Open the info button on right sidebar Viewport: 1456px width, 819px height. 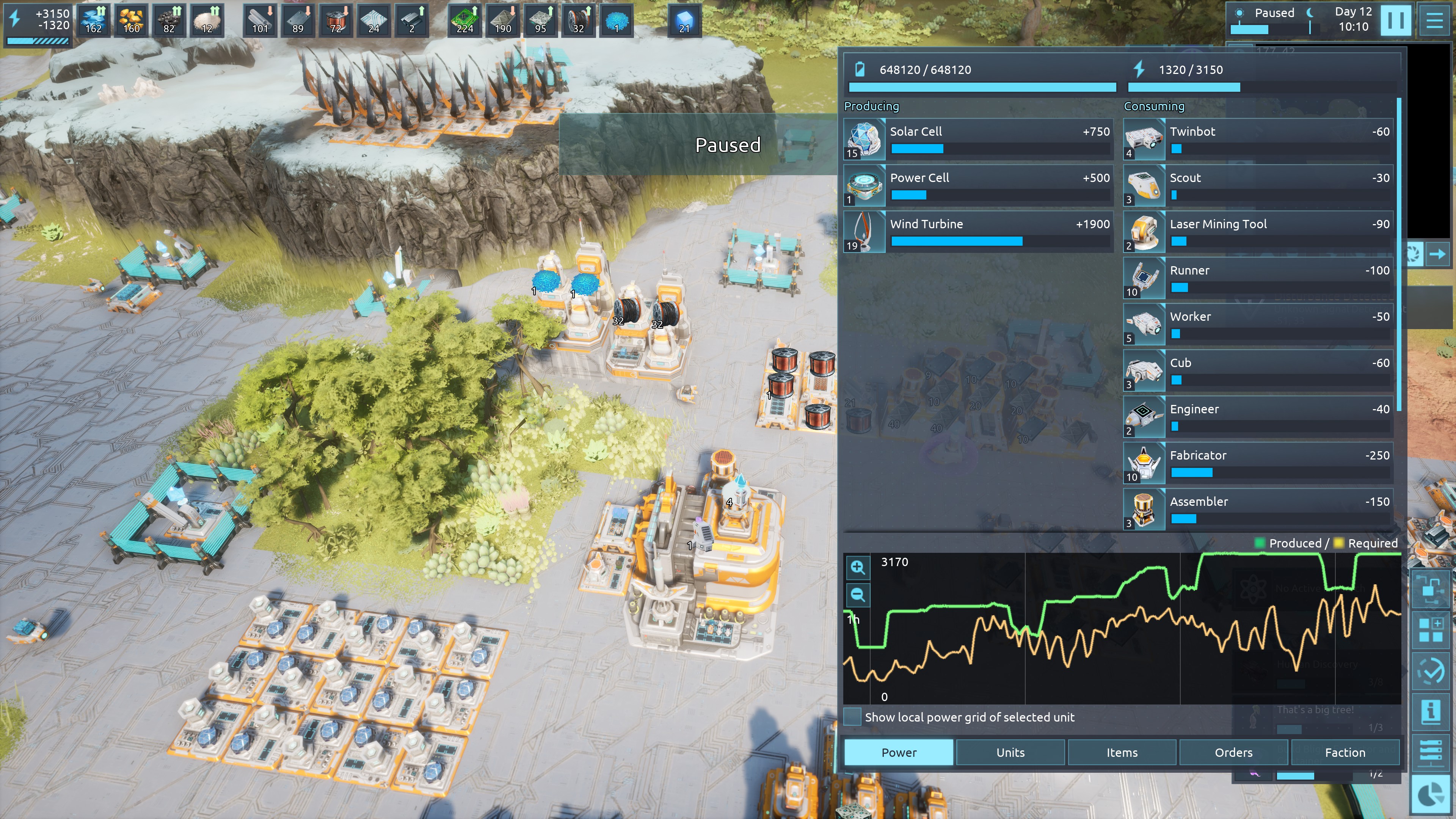(1431, 711)
